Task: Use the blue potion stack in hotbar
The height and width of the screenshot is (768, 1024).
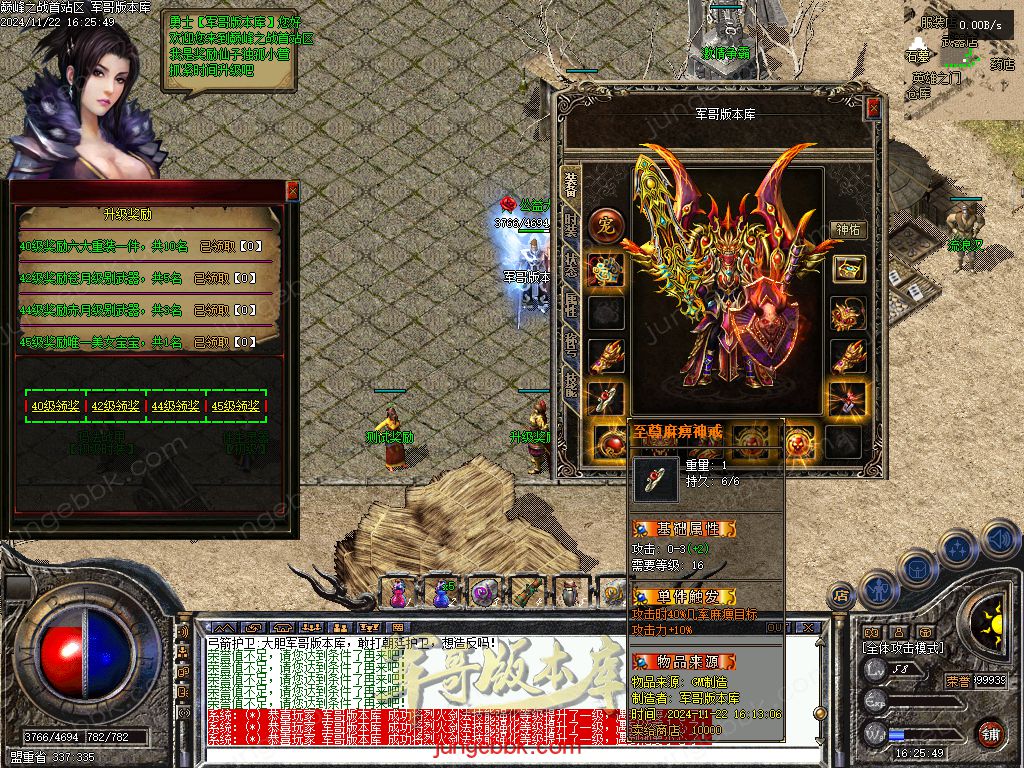Action: (441, 594)
